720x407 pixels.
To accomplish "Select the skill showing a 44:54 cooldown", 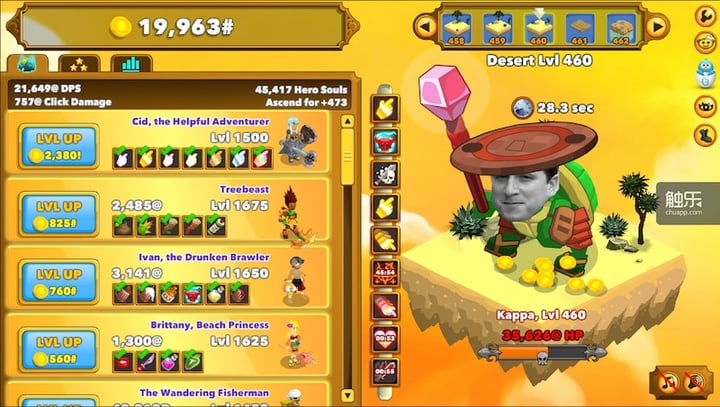I will click(385, 272).
